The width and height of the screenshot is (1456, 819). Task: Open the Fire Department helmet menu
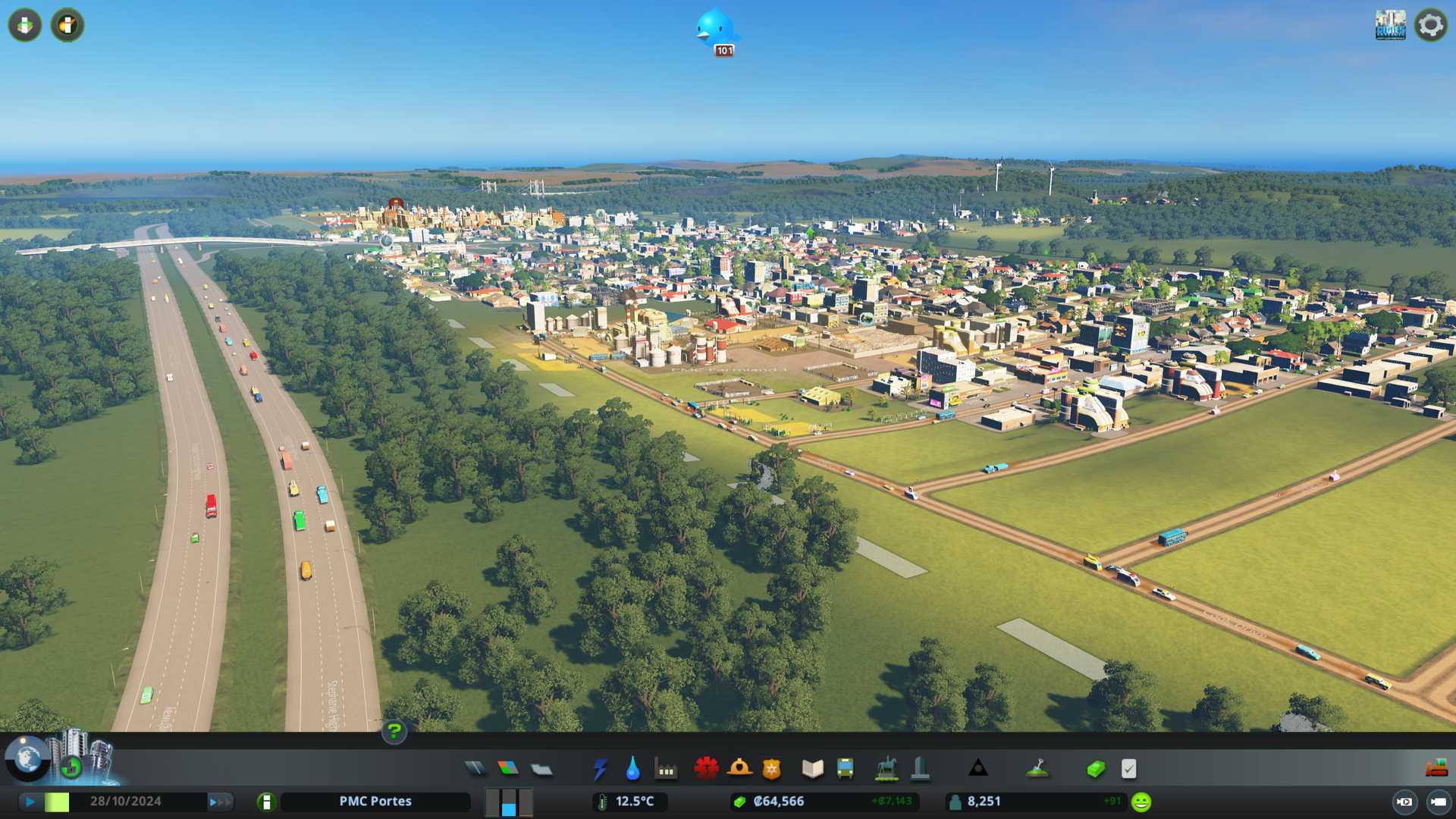(x=739, y=769)
